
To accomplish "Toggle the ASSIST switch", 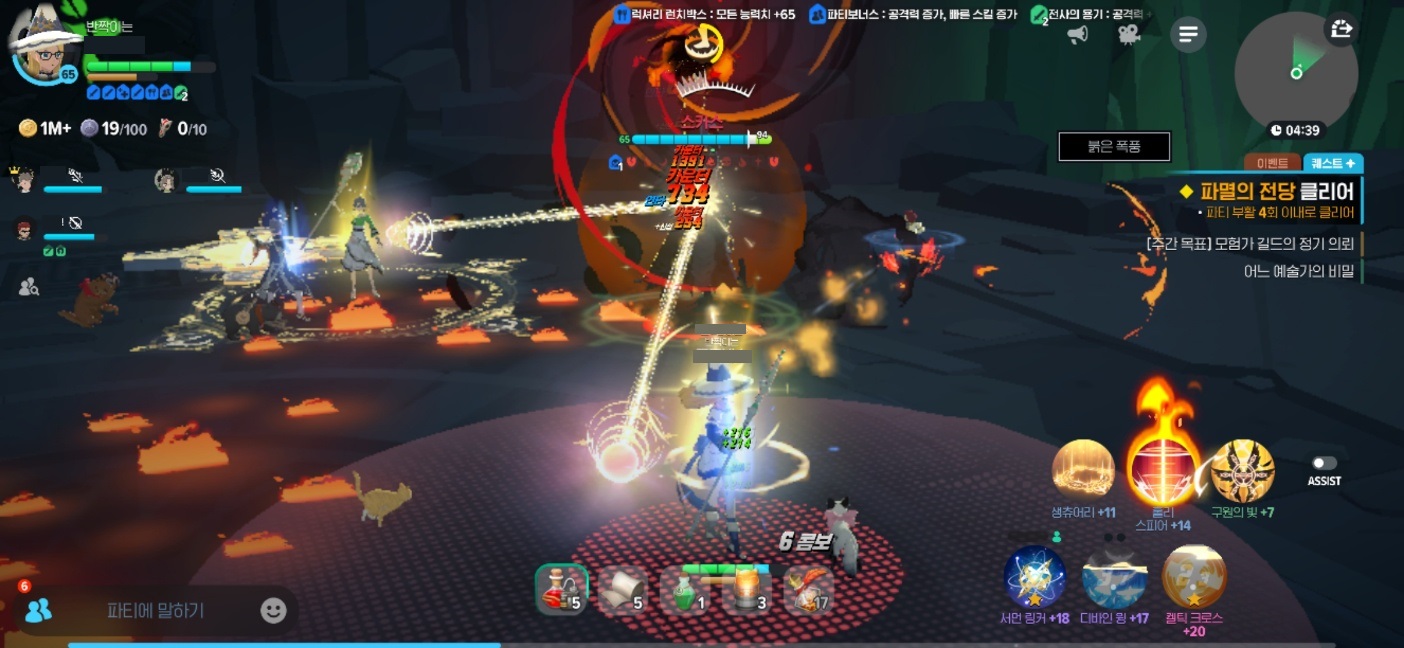I will click(x=1324, y=464).
